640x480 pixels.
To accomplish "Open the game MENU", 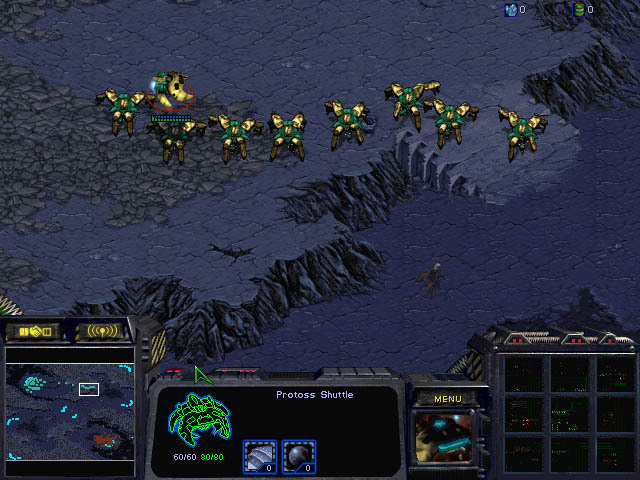I will [x=447, y=399].
